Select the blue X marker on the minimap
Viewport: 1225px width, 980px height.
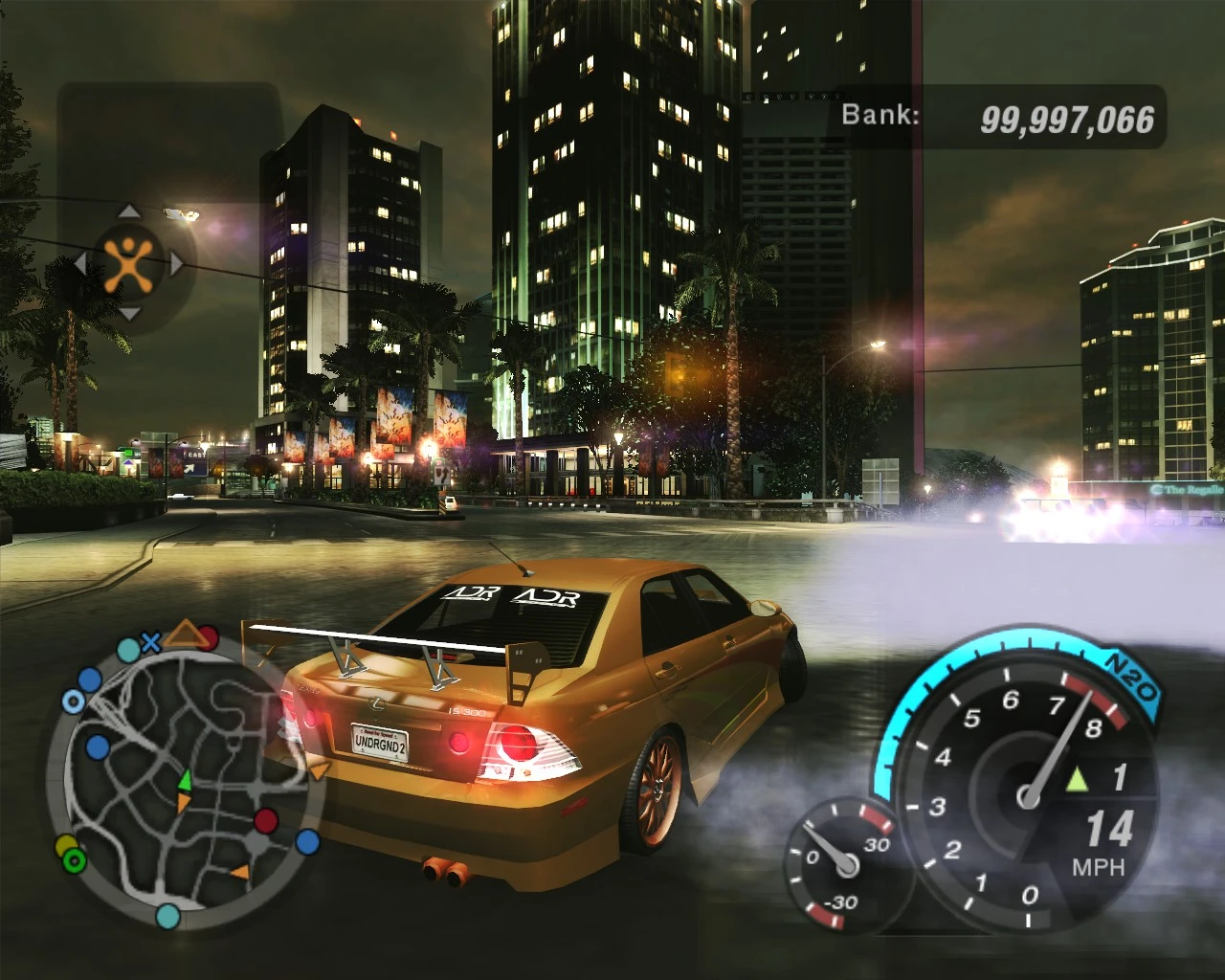tap(149, 640)
